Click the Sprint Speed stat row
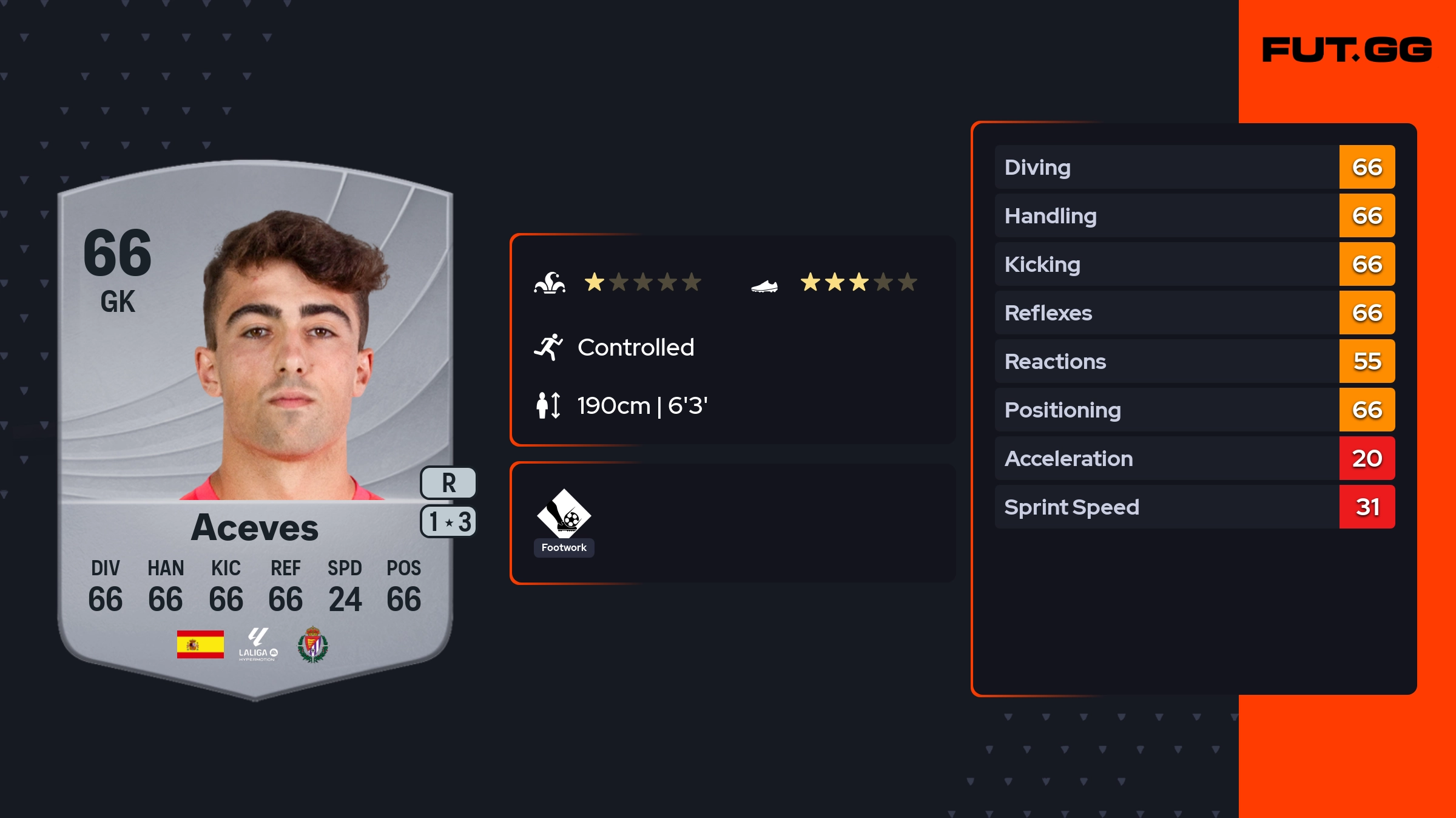 point(1194,507)
